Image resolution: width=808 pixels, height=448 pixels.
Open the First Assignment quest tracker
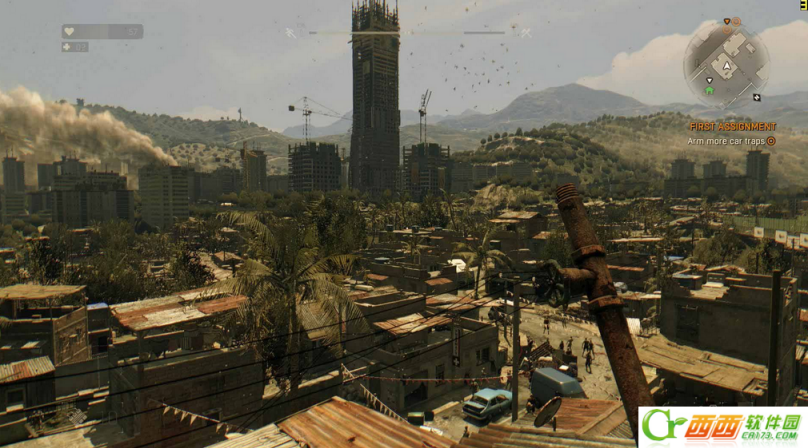[732, 127]
